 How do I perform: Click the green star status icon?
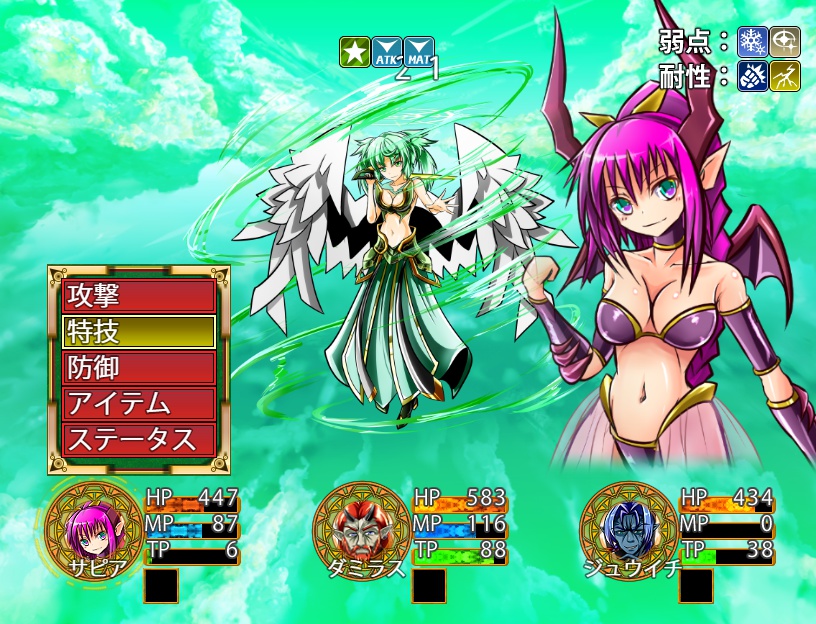[x=353, y=51]
